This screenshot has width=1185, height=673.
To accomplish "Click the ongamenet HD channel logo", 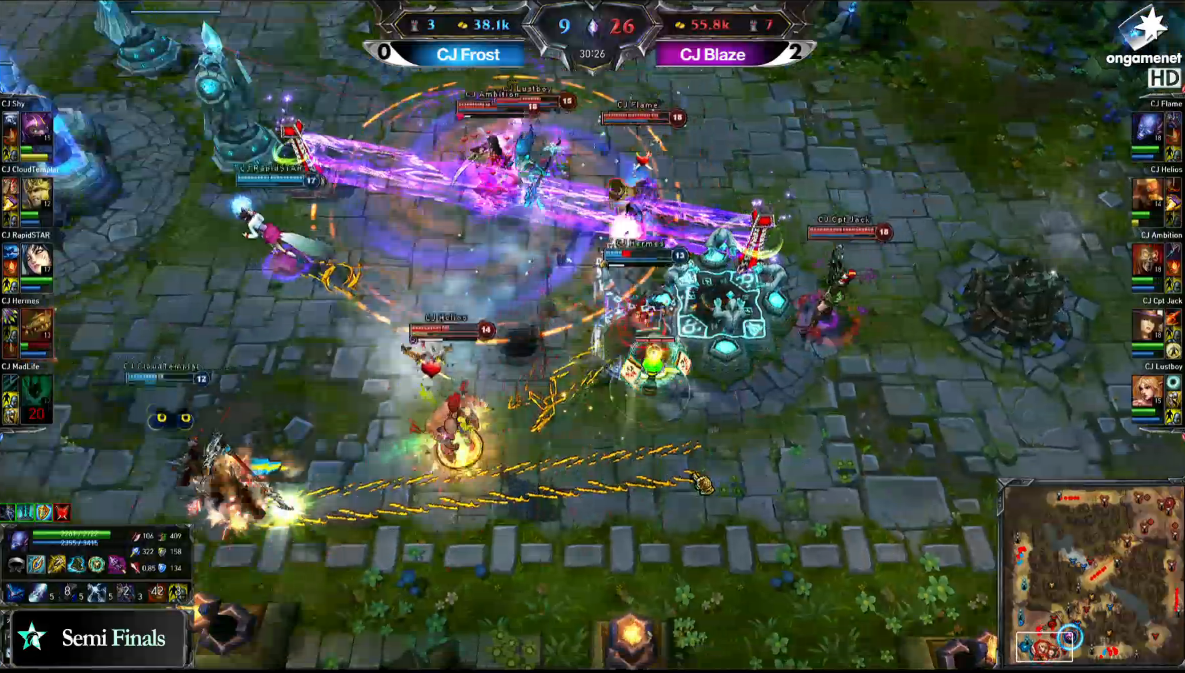I will pos(1144,45).
